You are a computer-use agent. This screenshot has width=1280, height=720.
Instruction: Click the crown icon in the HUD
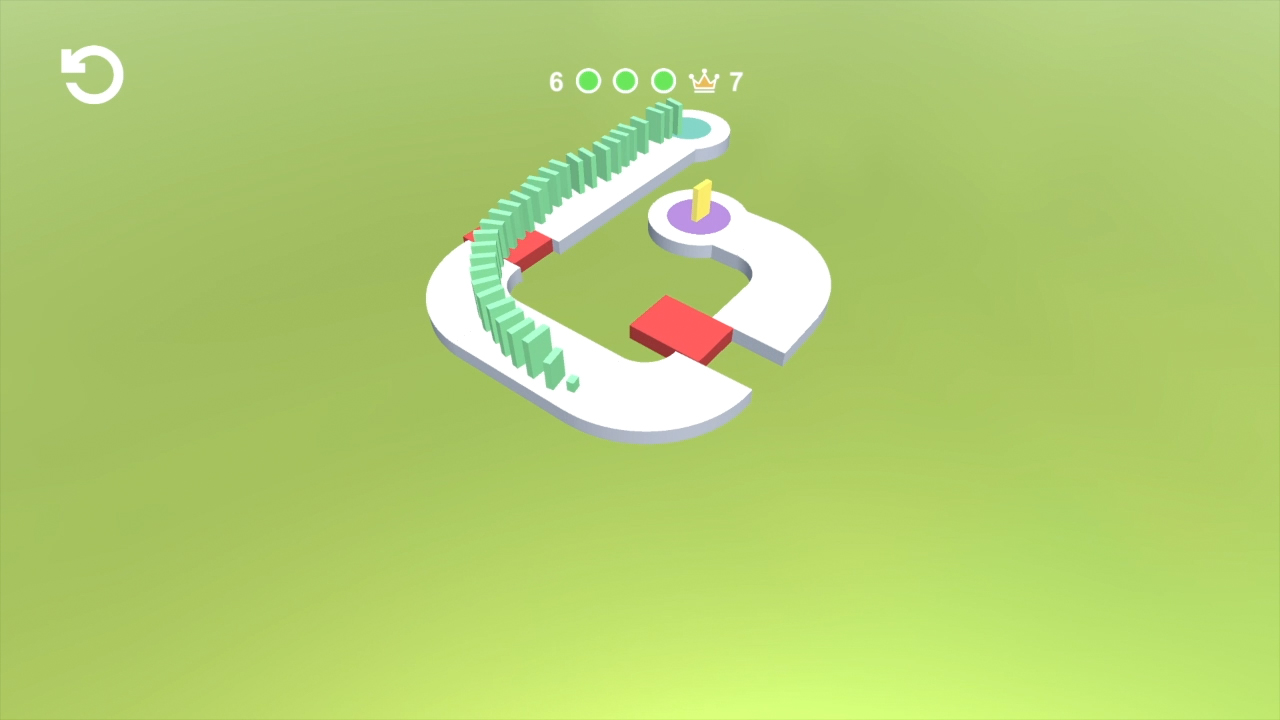click(x=706, y=80)
